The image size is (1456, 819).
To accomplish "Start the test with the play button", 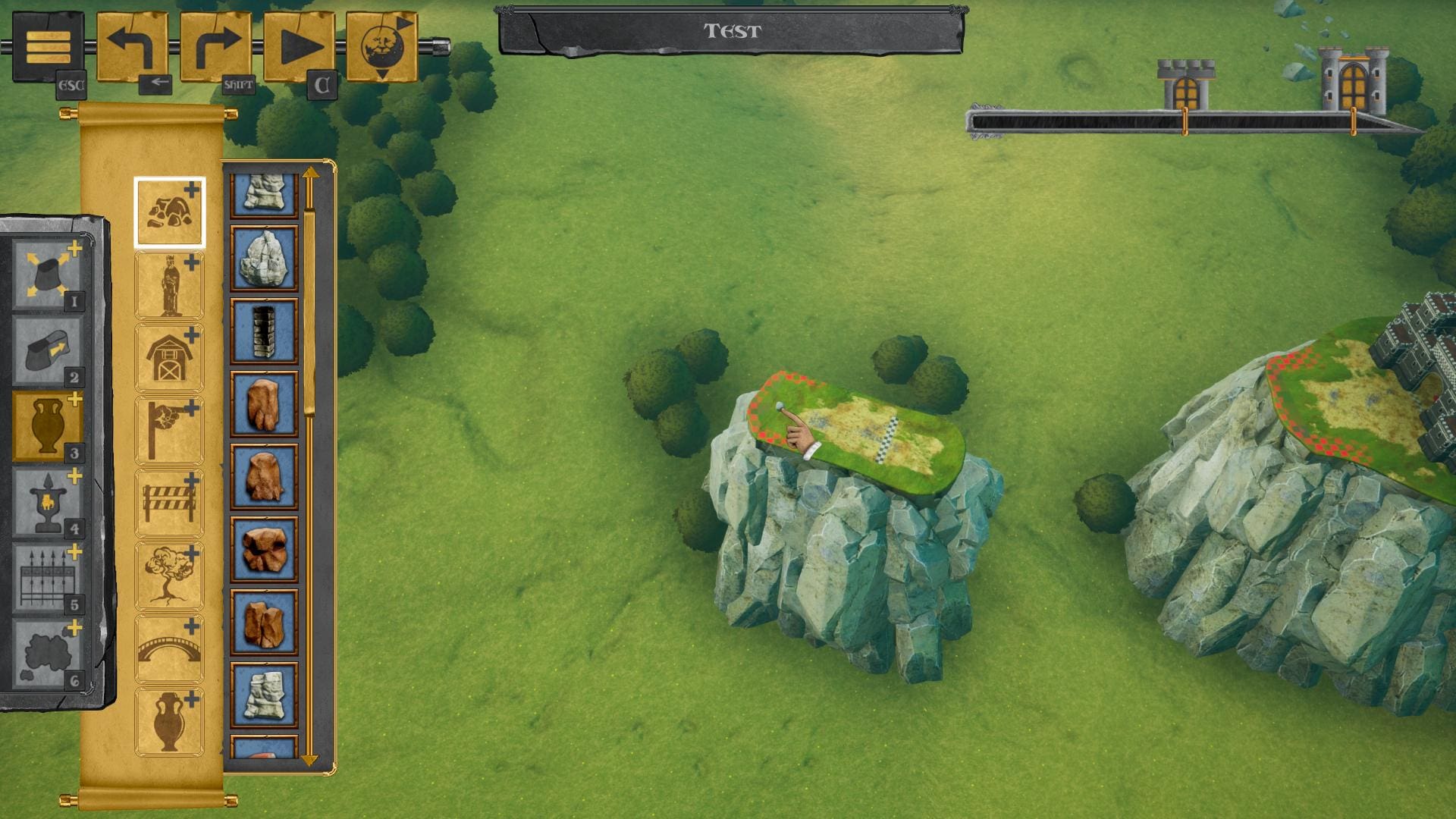I will pyautogui.click(x=299, y=46).
